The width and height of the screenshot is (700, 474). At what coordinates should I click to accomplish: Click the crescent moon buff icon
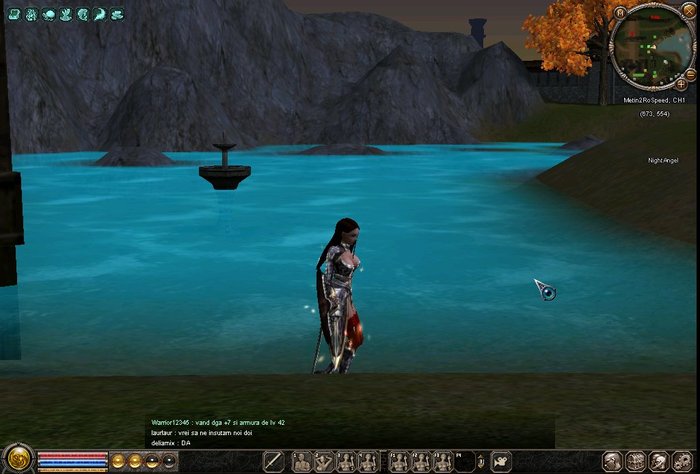[x=99, y=15]
